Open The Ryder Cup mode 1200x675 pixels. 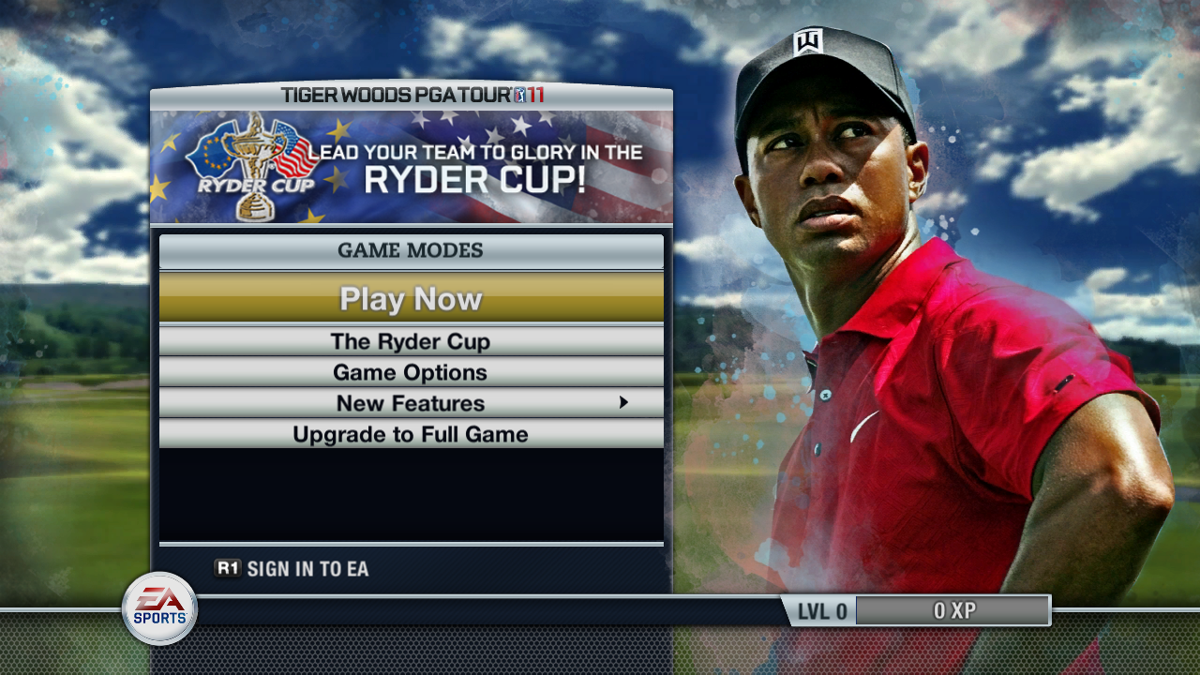click(x=411, y=341)
